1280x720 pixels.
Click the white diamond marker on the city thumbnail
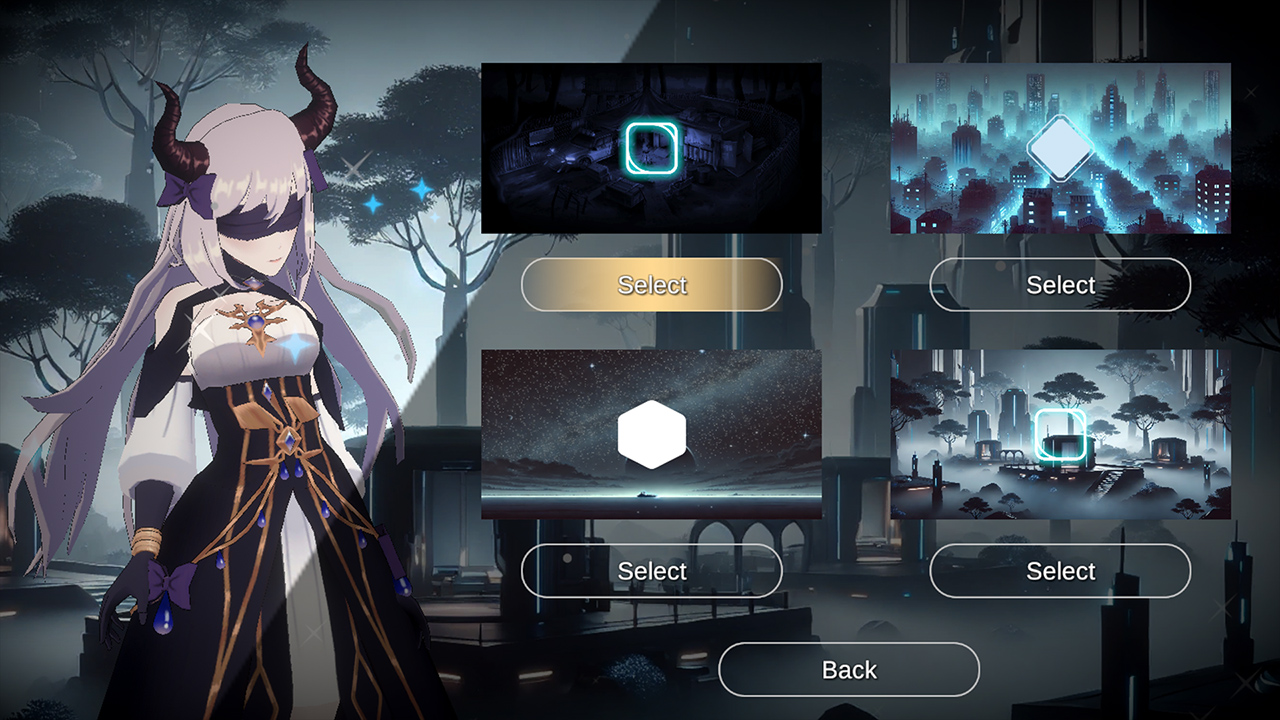[1061, 148]
